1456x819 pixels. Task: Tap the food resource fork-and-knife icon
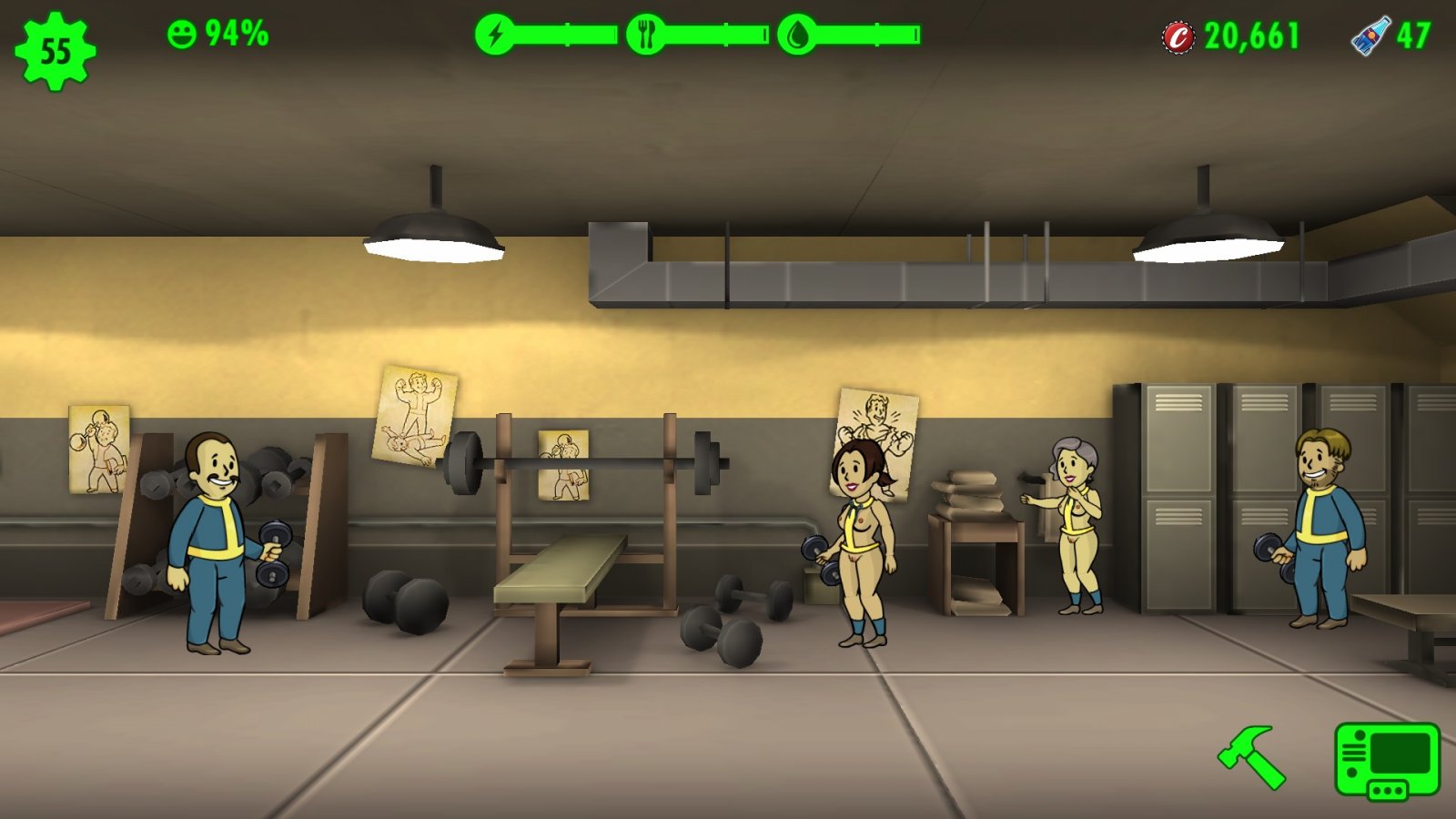pyautogui.click(x=646, y=35)
